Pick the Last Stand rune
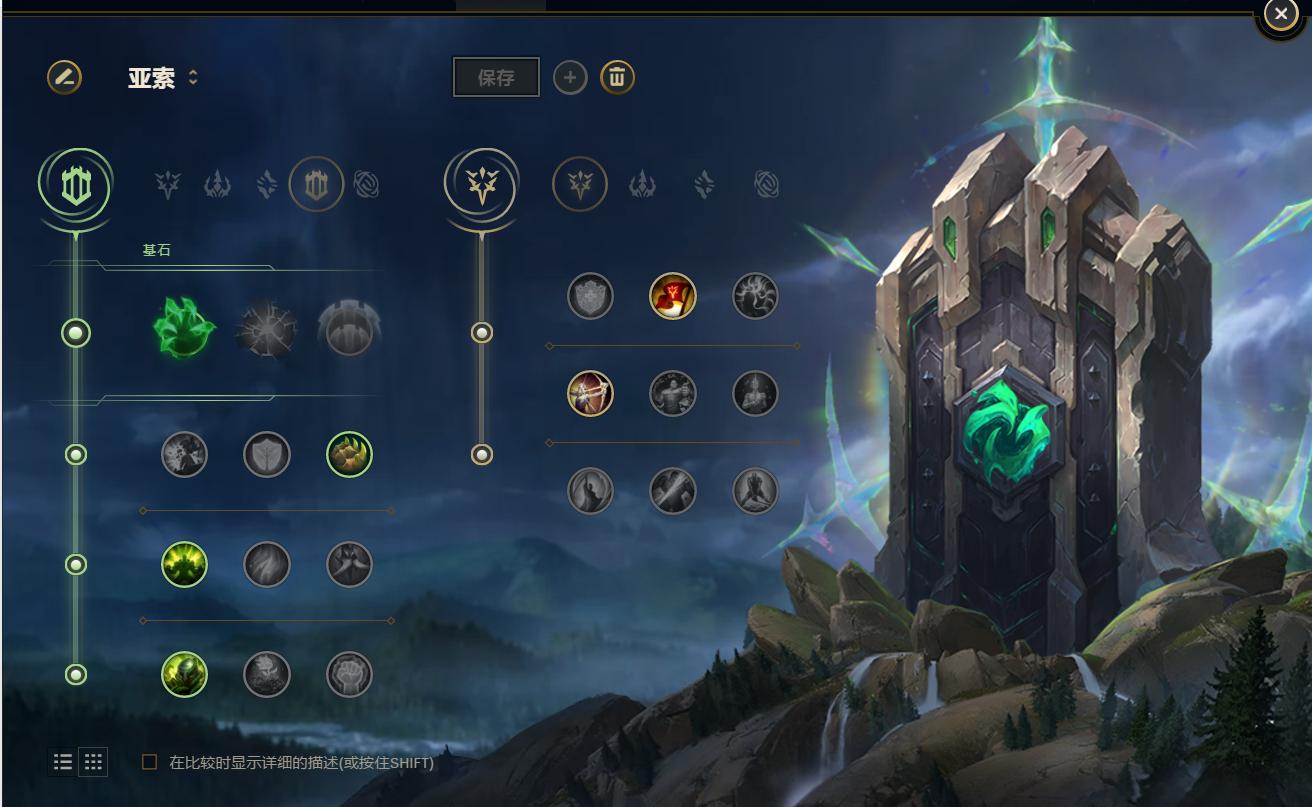 pos(755,491)
